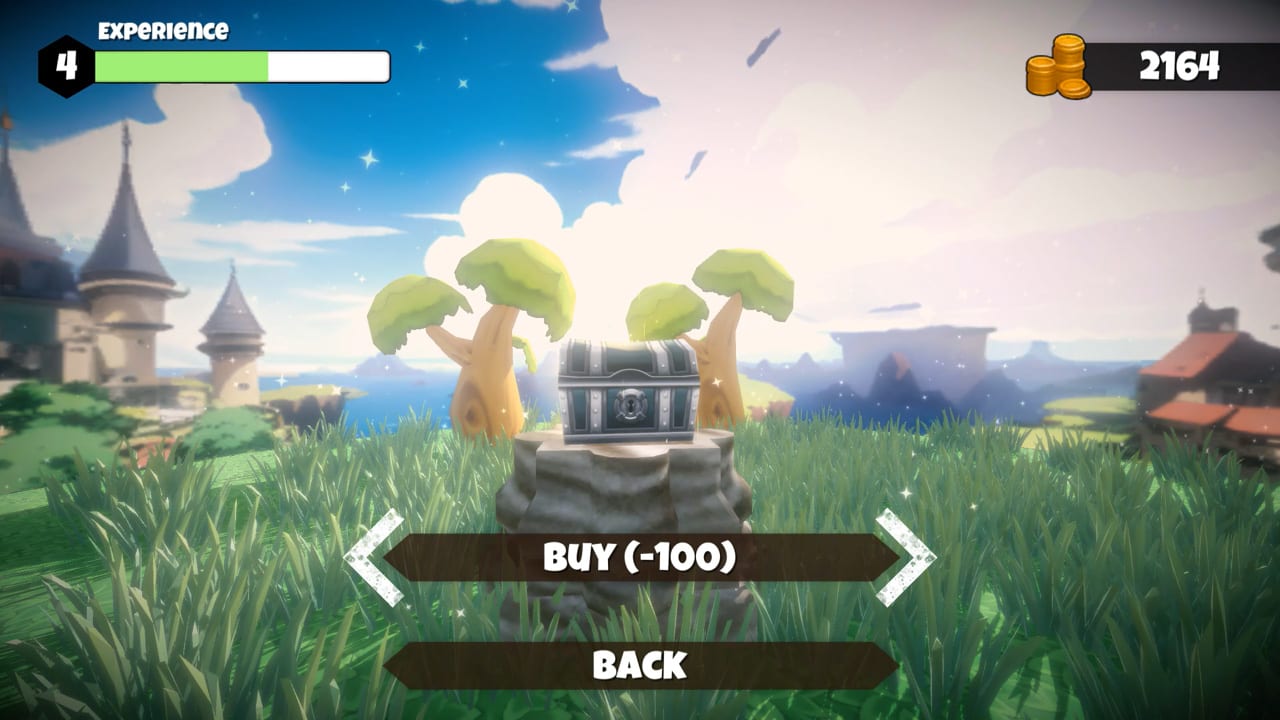Screen dimensions: 1280x720
Task: Click the green experience progress bar
Action: (x=180, y=65)
